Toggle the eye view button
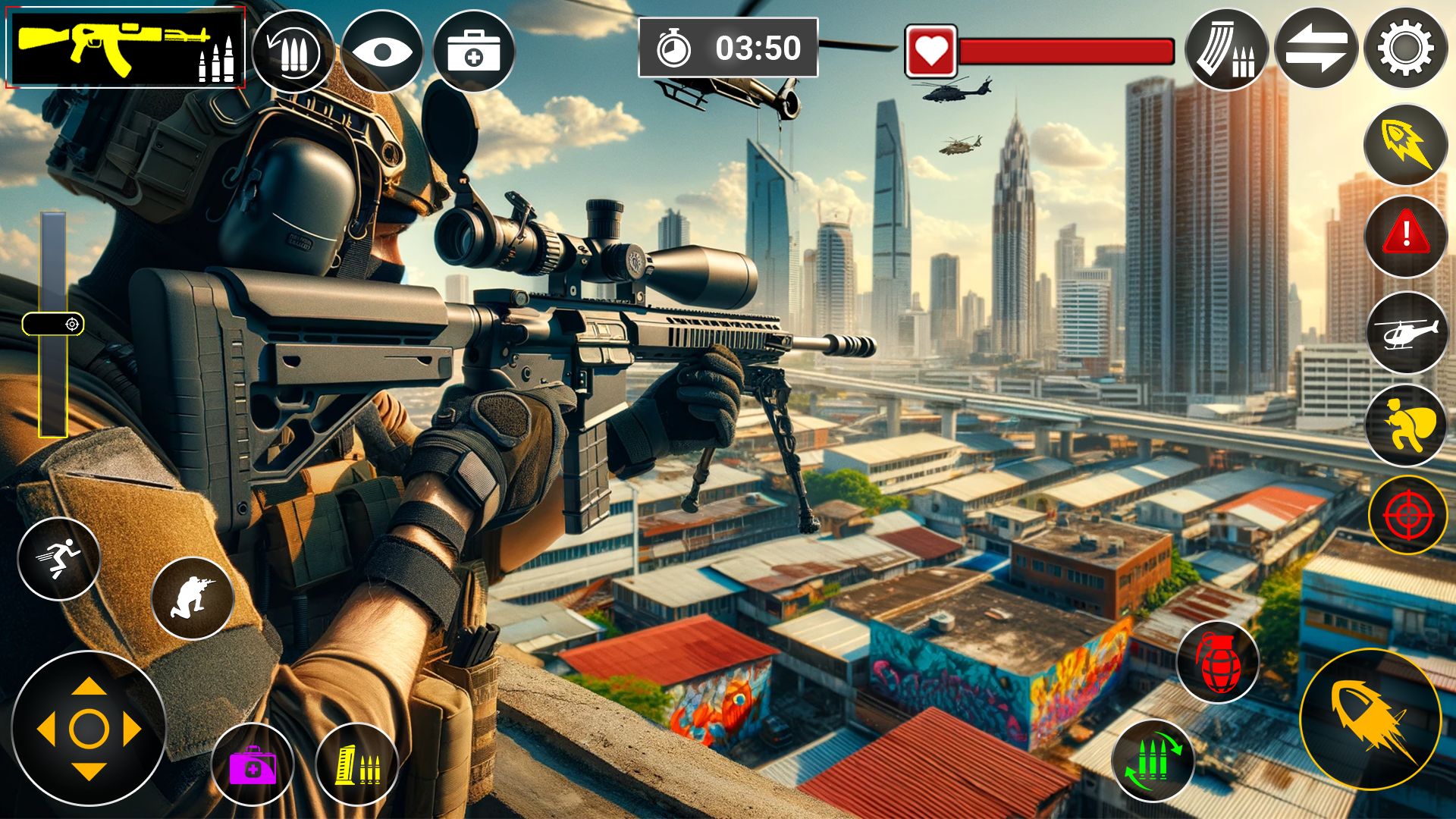Image resolution: width=1456 pixels, height=819 pixels. (382, 52)
